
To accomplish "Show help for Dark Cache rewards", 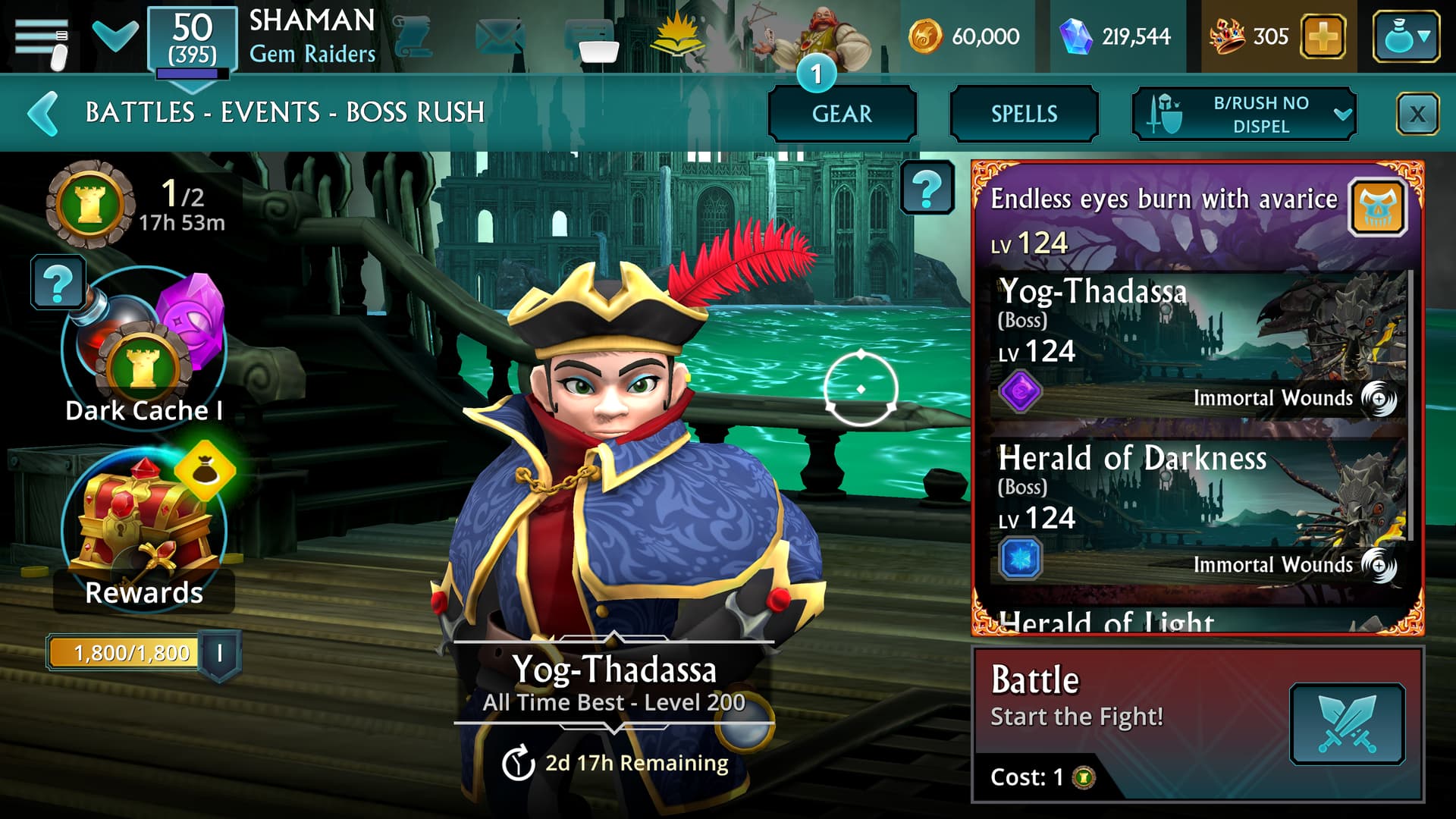I will click(x=58, y=283).
